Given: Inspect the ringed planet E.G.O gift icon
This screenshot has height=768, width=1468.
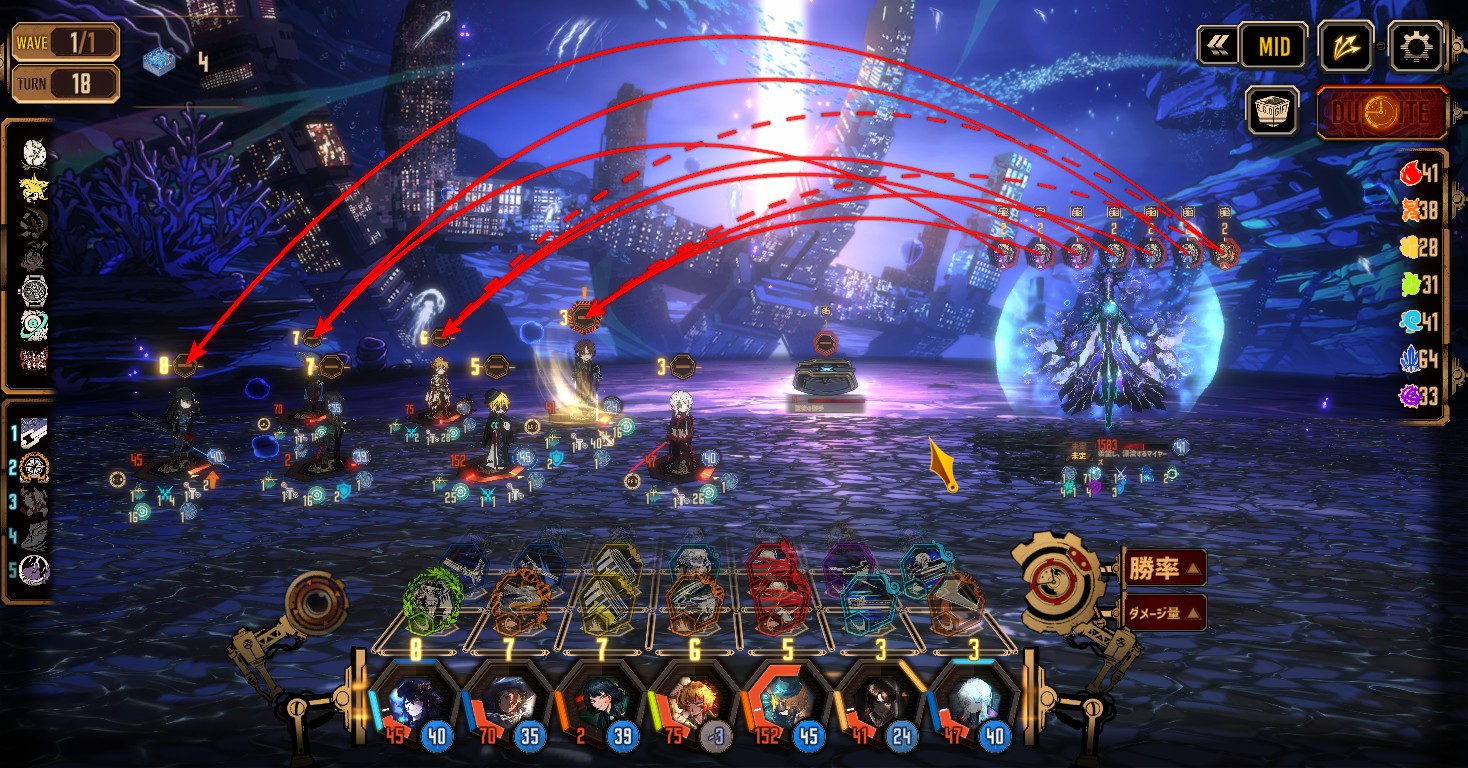Looking at the screenshot, I should (x=34, y=325).
